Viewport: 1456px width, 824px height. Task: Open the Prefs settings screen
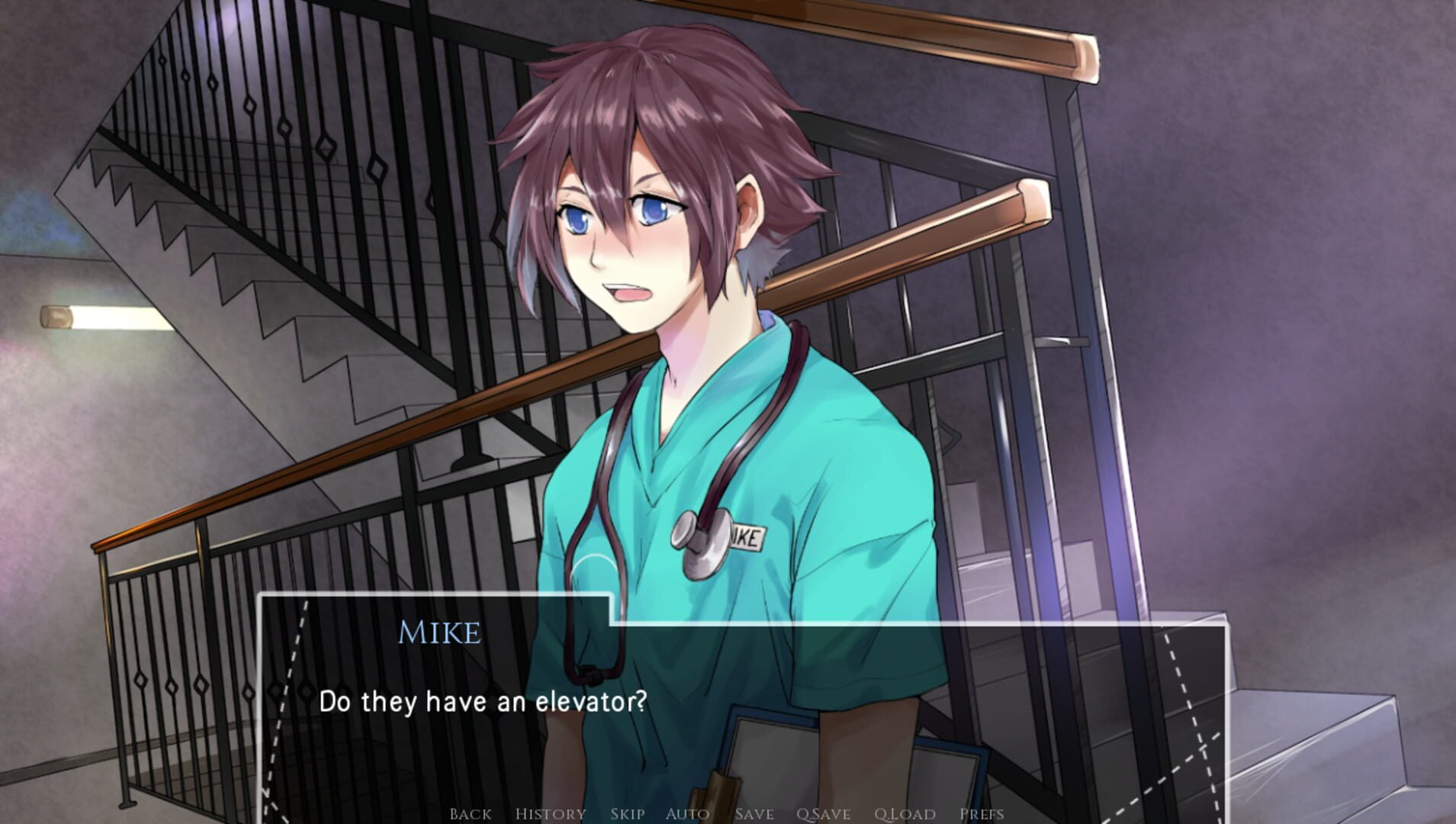984,813
